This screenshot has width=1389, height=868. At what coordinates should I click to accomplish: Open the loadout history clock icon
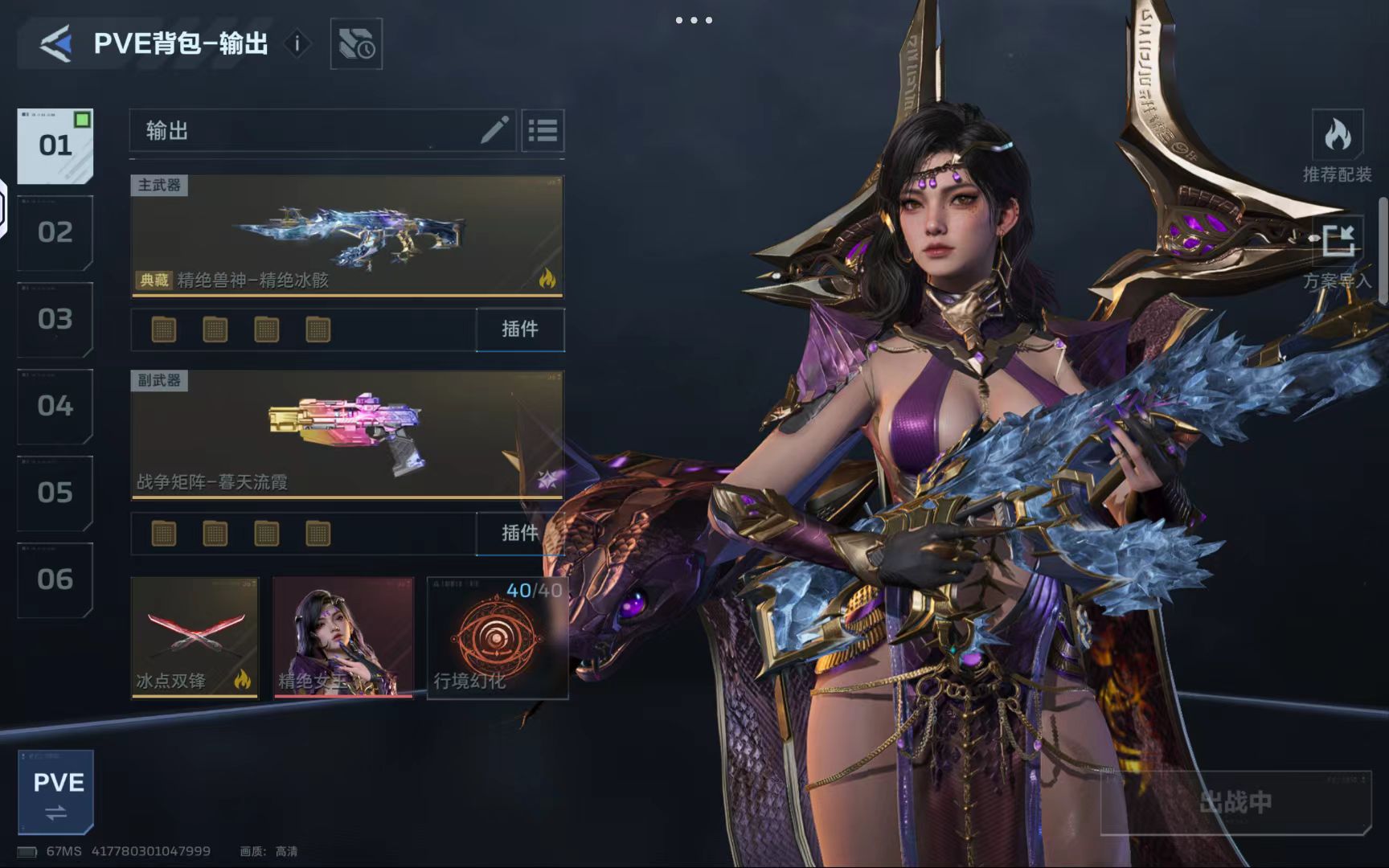(356, 43)
